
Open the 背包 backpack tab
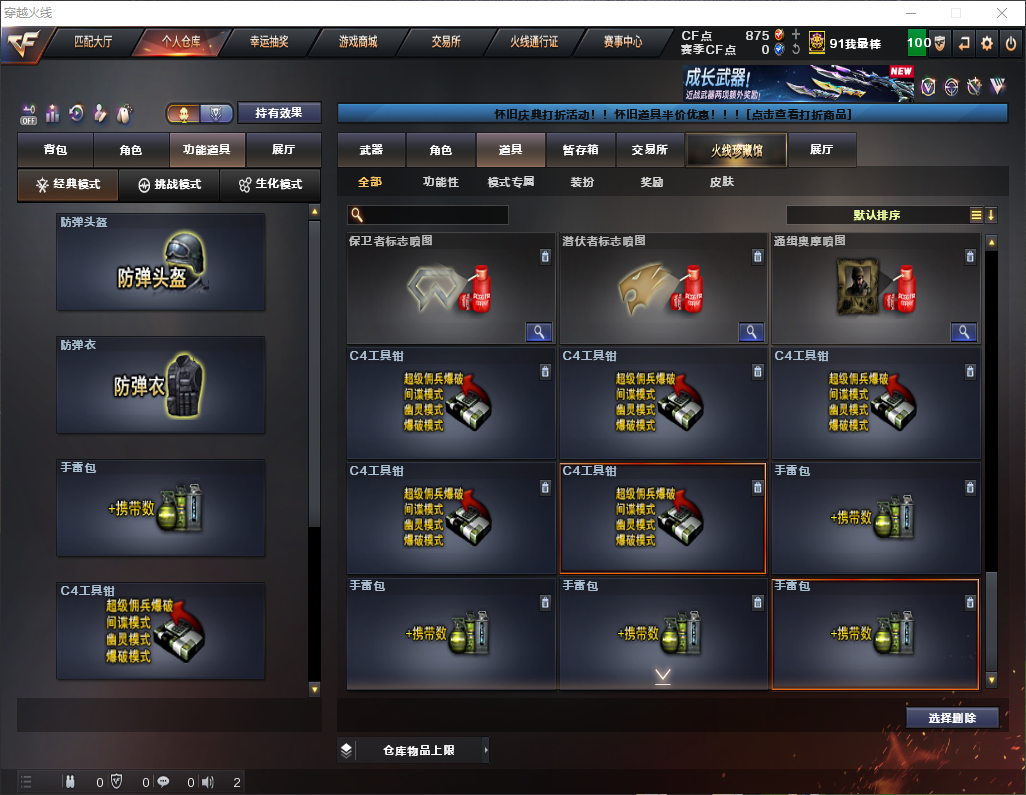[55, 150]
